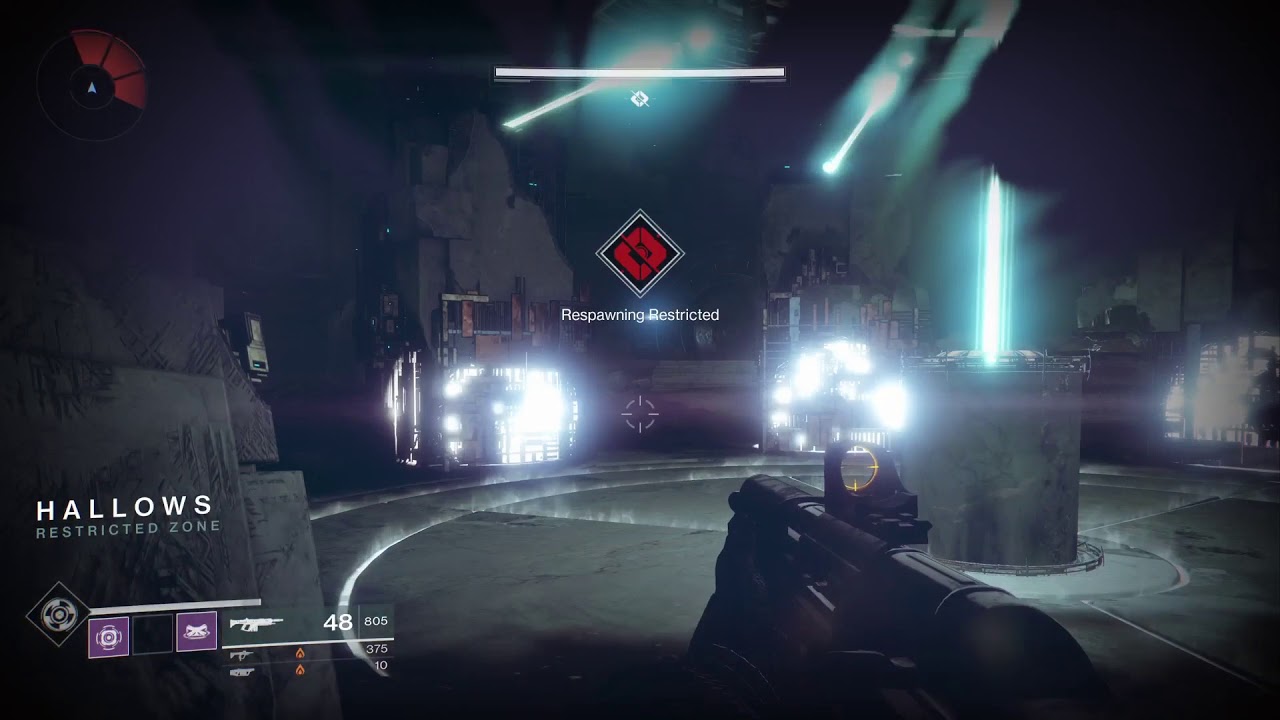Switch to the heavy weapon icon
Viewport: 1280px width, 720px height.
point(242,671)
